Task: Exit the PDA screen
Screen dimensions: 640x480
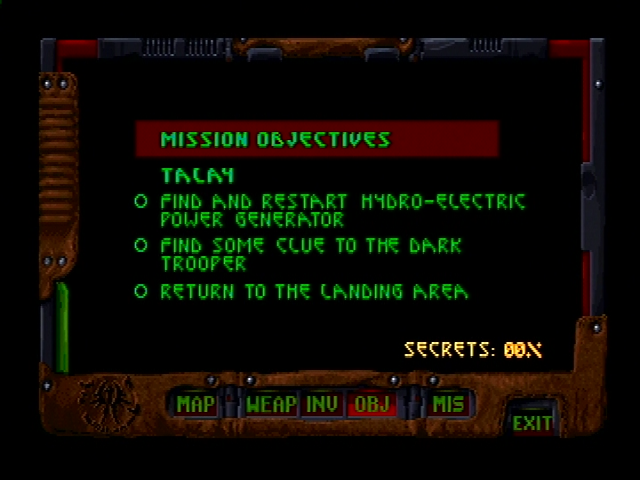Action: coord(532,422)
